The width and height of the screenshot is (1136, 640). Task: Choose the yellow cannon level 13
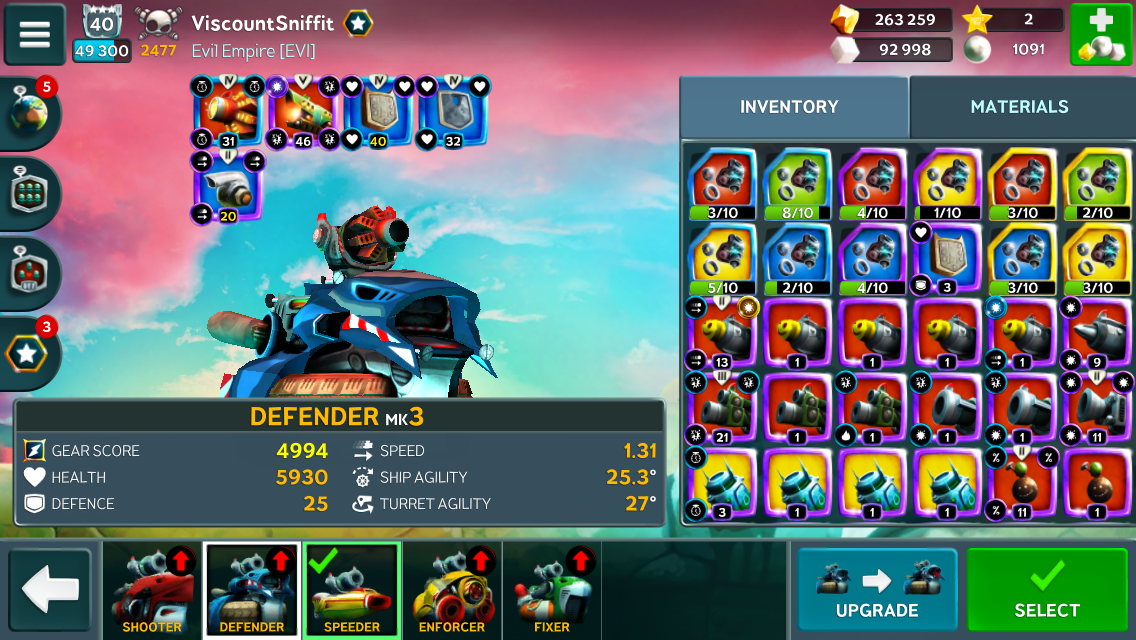pyautogui.click(x=722, y=334)
